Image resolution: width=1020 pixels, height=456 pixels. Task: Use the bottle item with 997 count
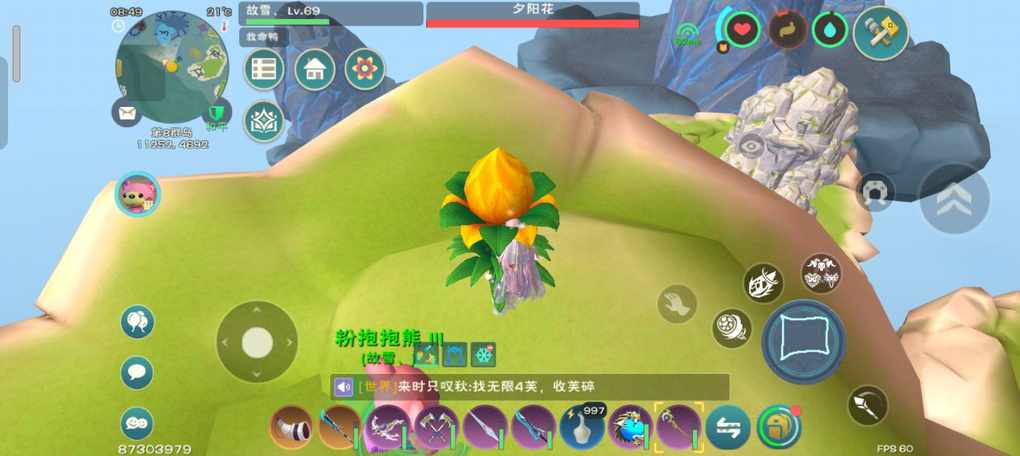point(582,427)
